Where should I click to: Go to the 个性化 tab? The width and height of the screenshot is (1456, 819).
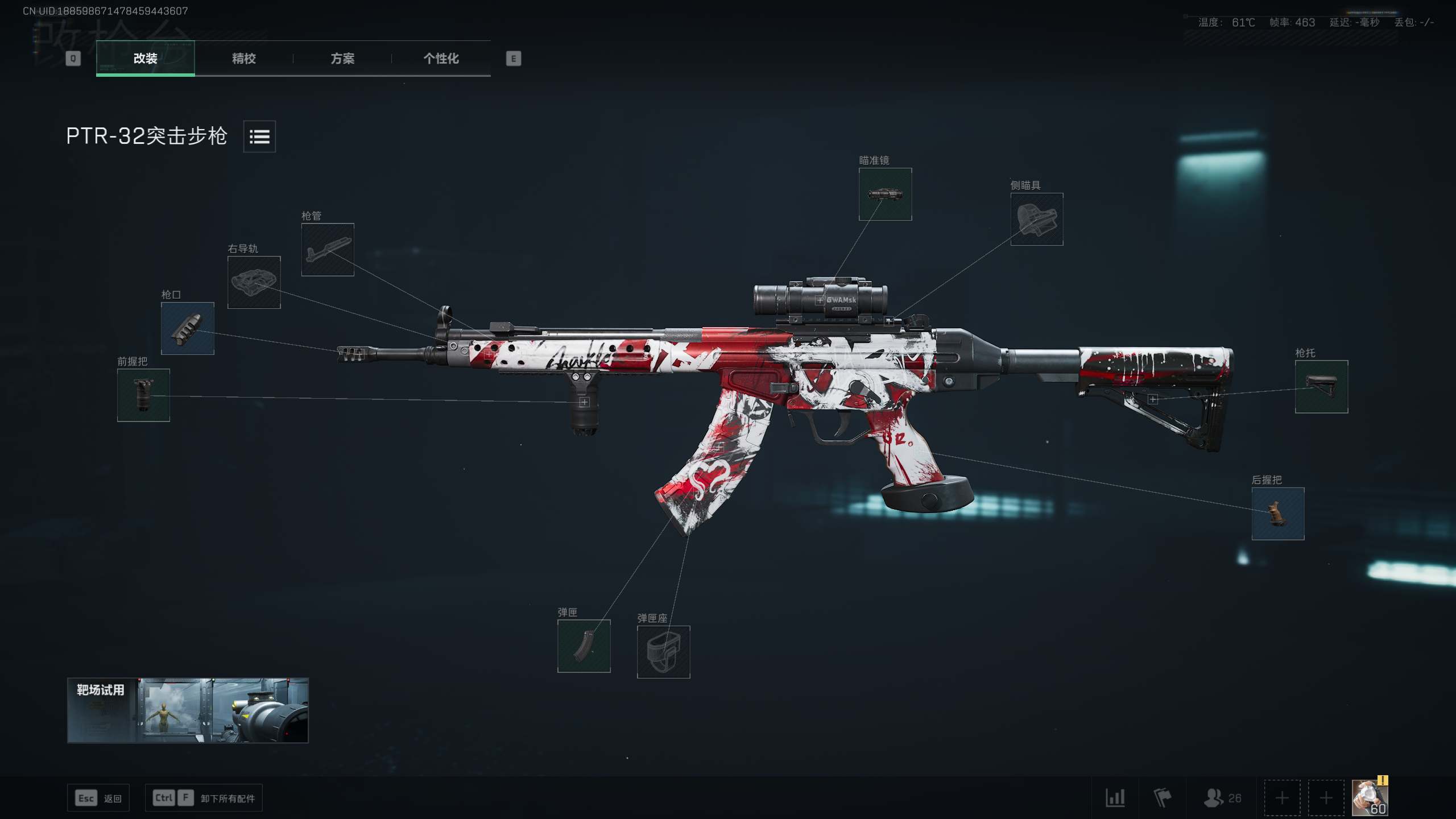click(441, 58)
